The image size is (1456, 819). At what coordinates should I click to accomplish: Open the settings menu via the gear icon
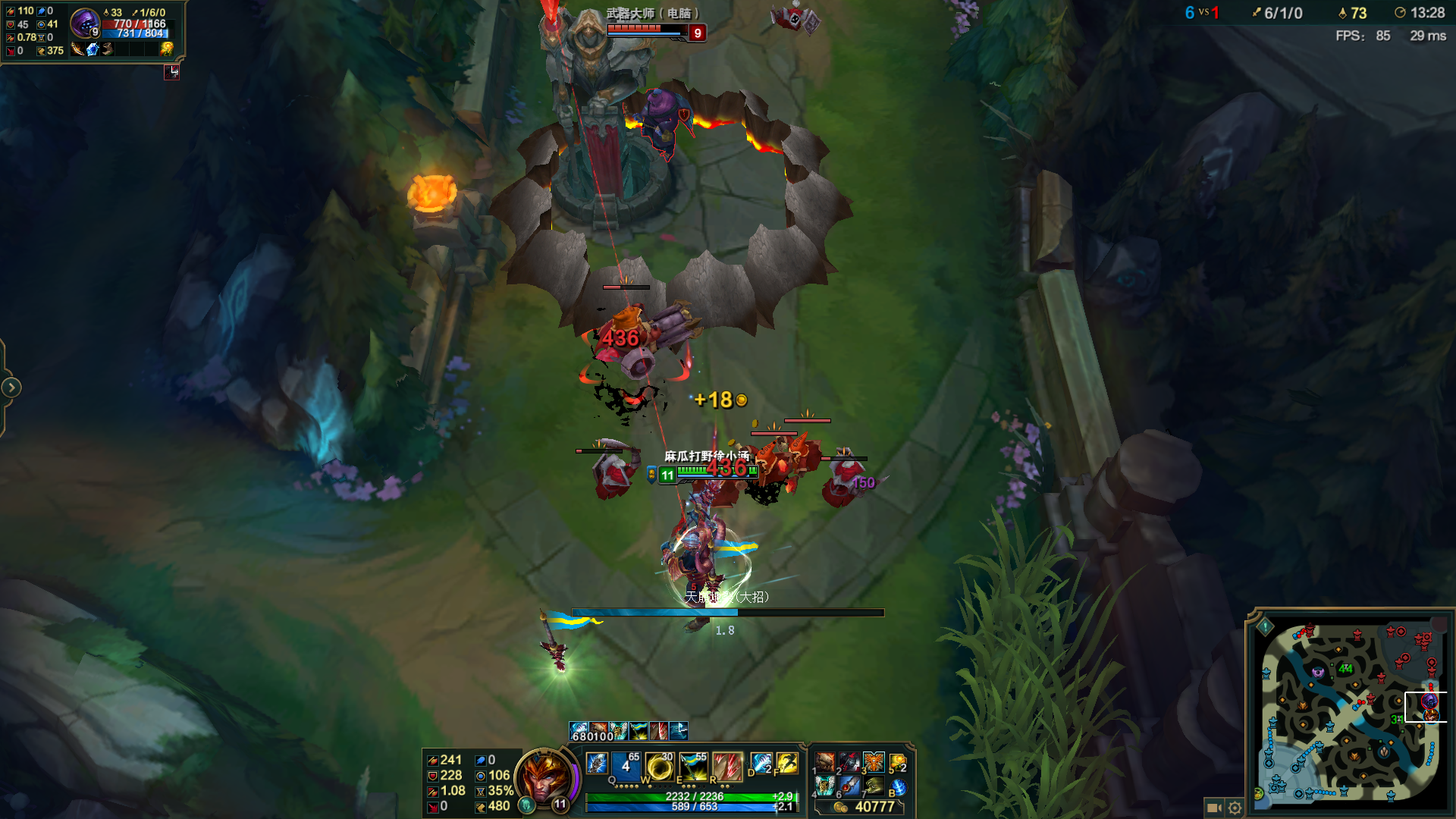tap(1235, 808)
